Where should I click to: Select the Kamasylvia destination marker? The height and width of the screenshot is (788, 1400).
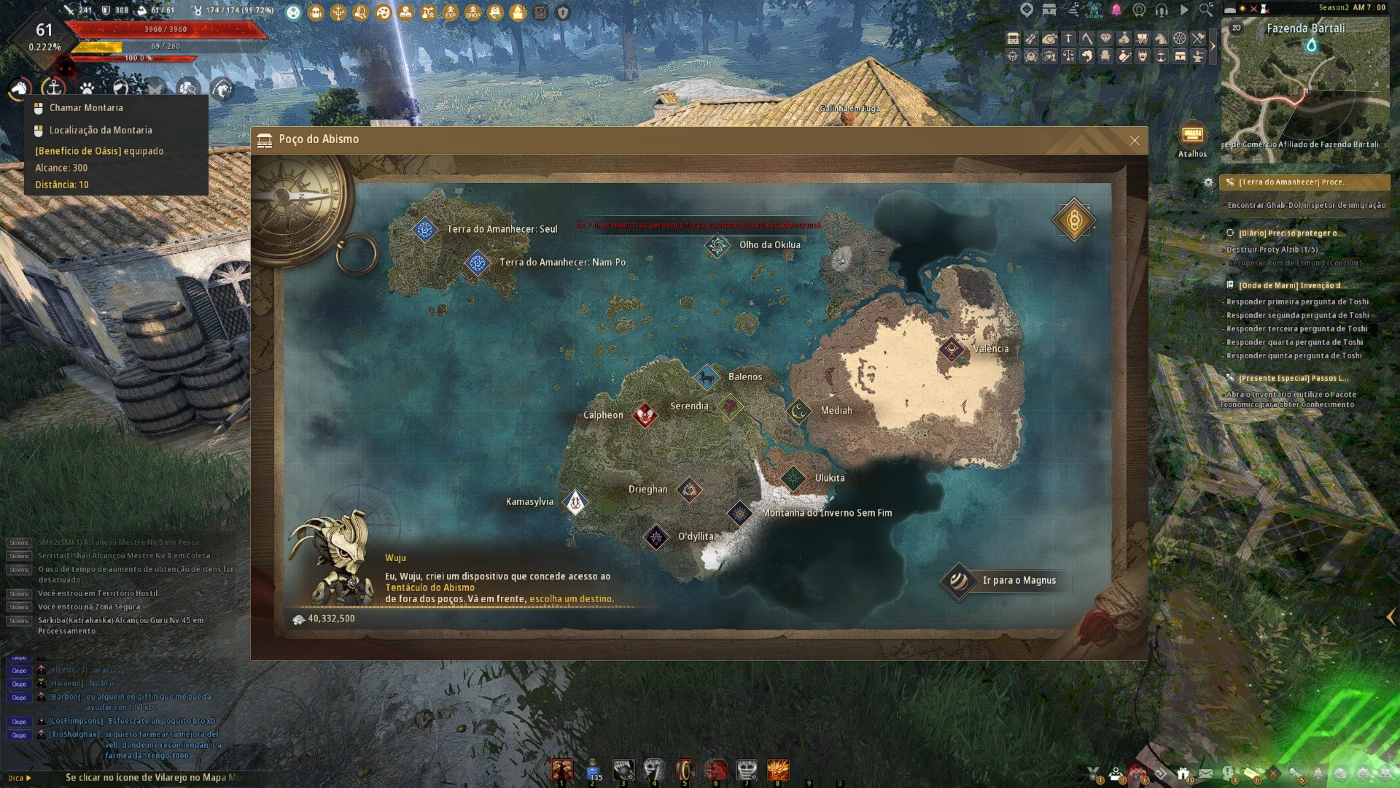[x=575, y=502]
